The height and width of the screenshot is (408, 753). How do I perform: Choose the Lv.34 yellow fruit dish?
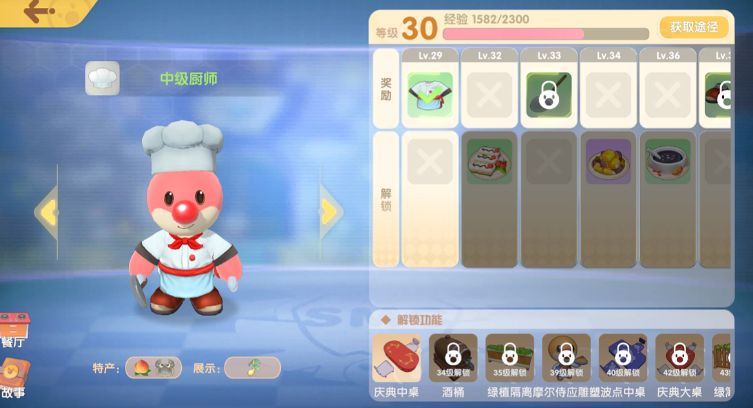pos(608,160)
